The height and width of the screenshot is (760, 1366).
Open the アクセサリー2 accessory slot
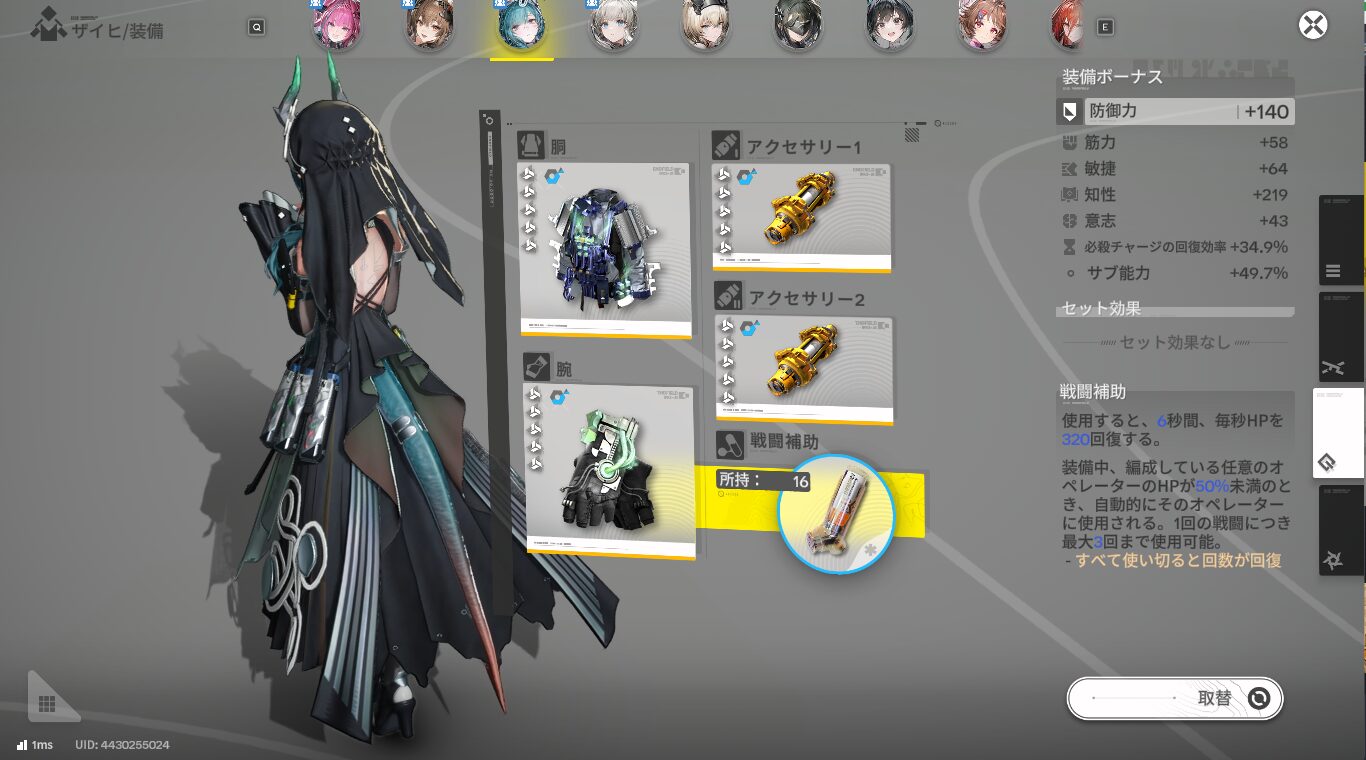804,369
